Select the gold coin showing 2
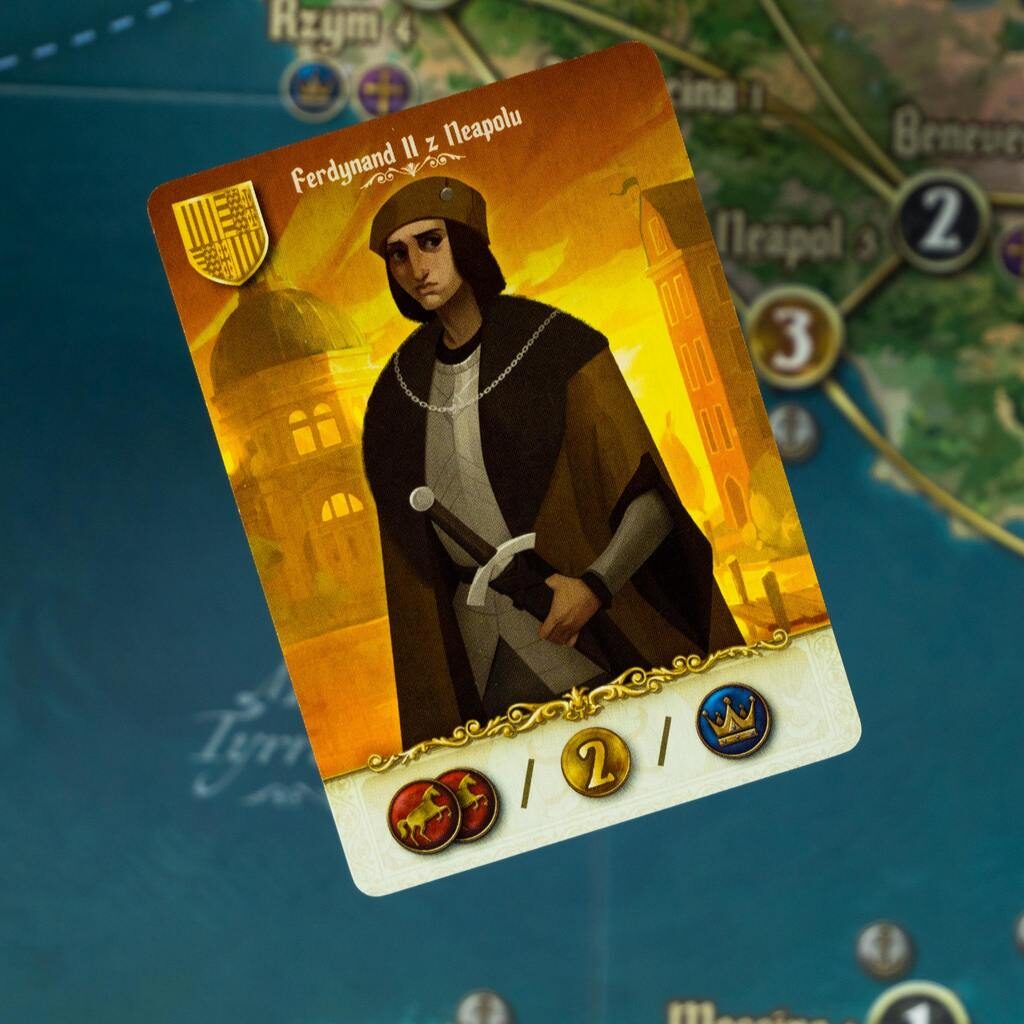This screenshot has height=1024, width=1024. click(x=595, y=762)
